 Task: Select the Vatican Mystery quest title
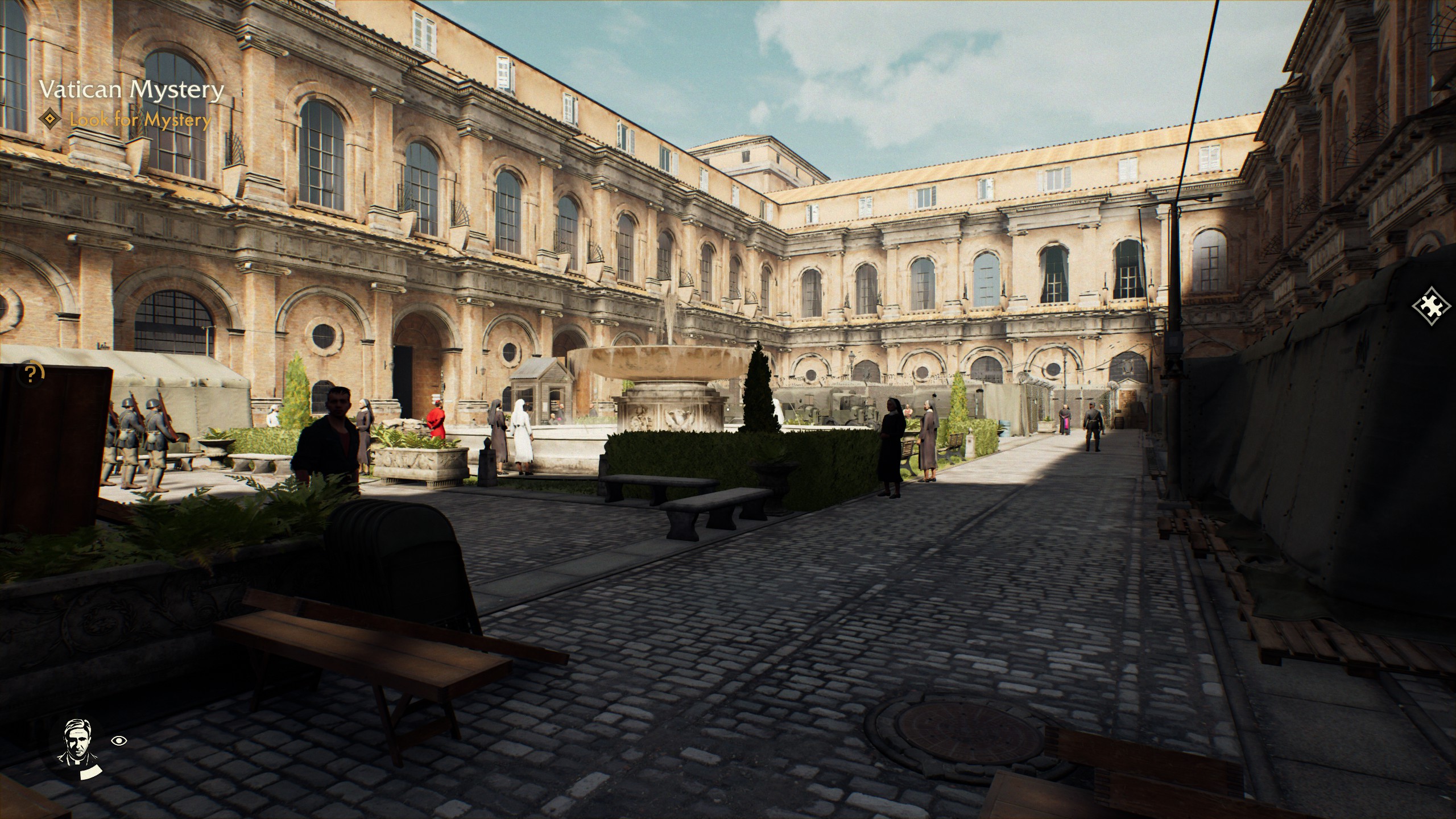(131, 90)
